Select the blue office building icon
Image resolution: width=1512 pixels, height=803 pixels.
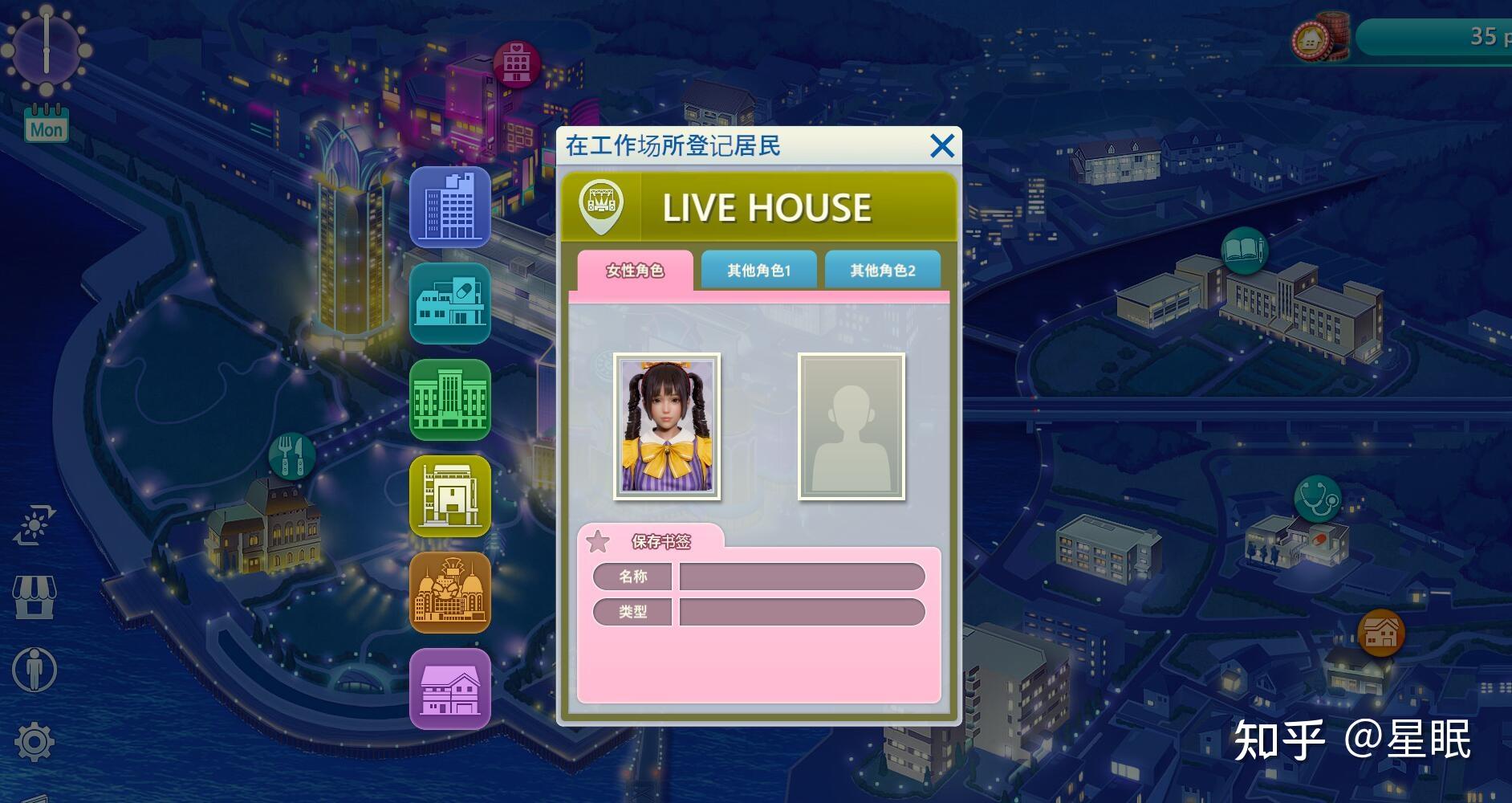(450, 207)
